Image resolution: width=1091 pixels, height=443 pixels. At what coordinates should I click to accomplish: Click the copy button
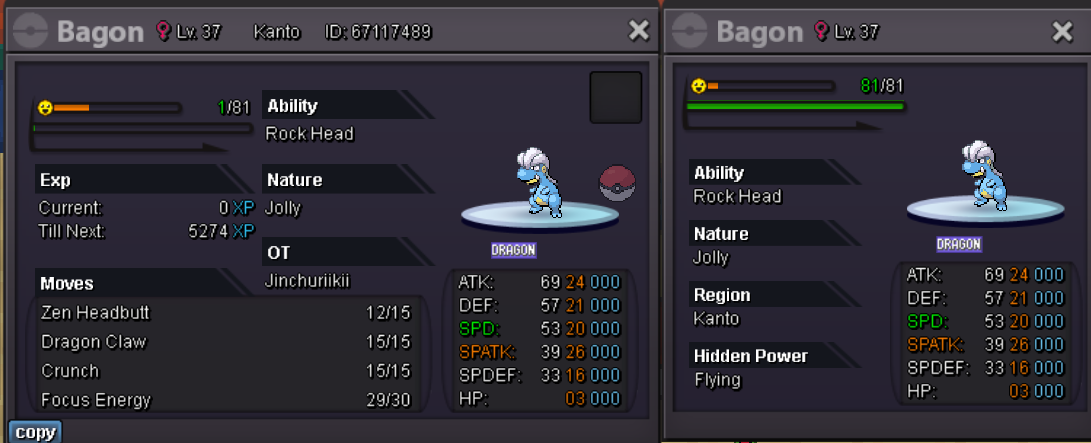click(x=35, y=432)
